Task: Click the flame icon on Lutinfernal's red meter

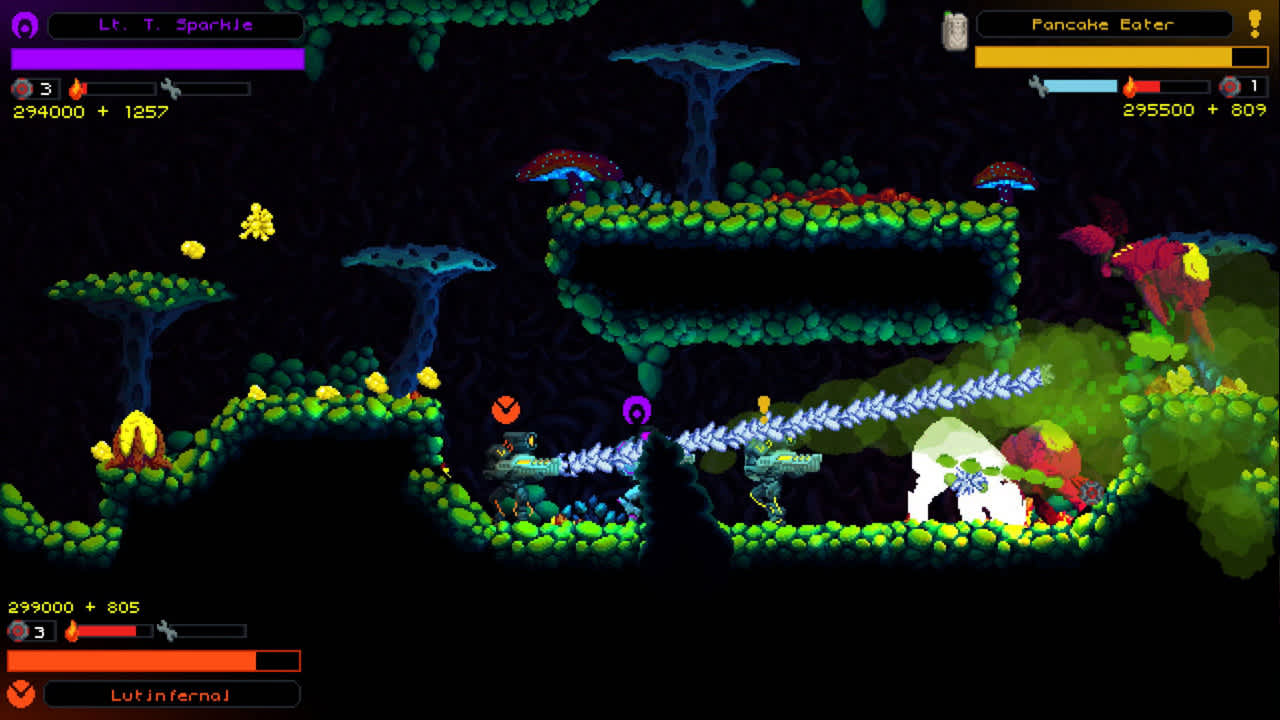Action: coord(71,631)
